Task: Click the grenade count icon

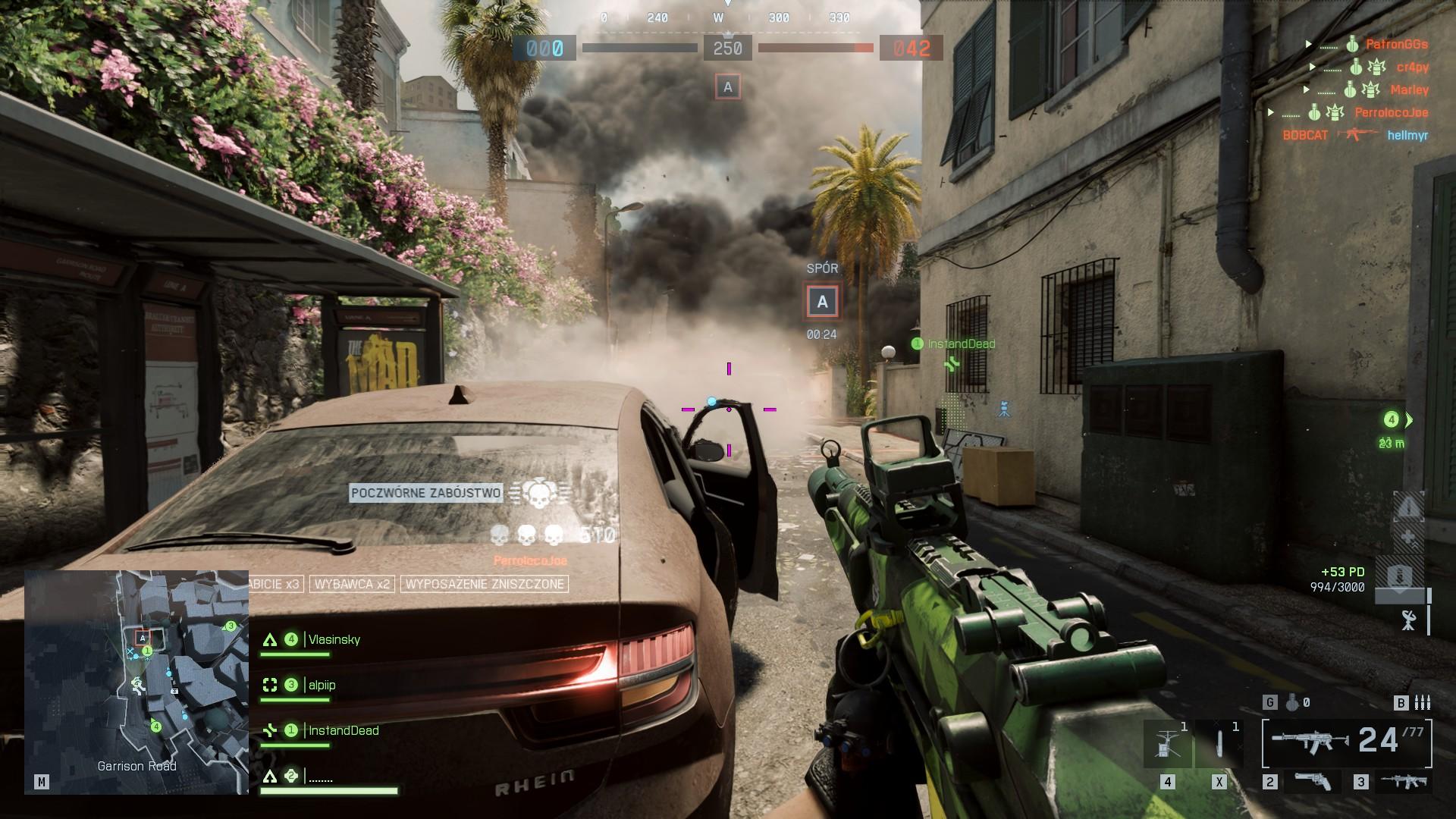Action: [x=1292, y=703]
